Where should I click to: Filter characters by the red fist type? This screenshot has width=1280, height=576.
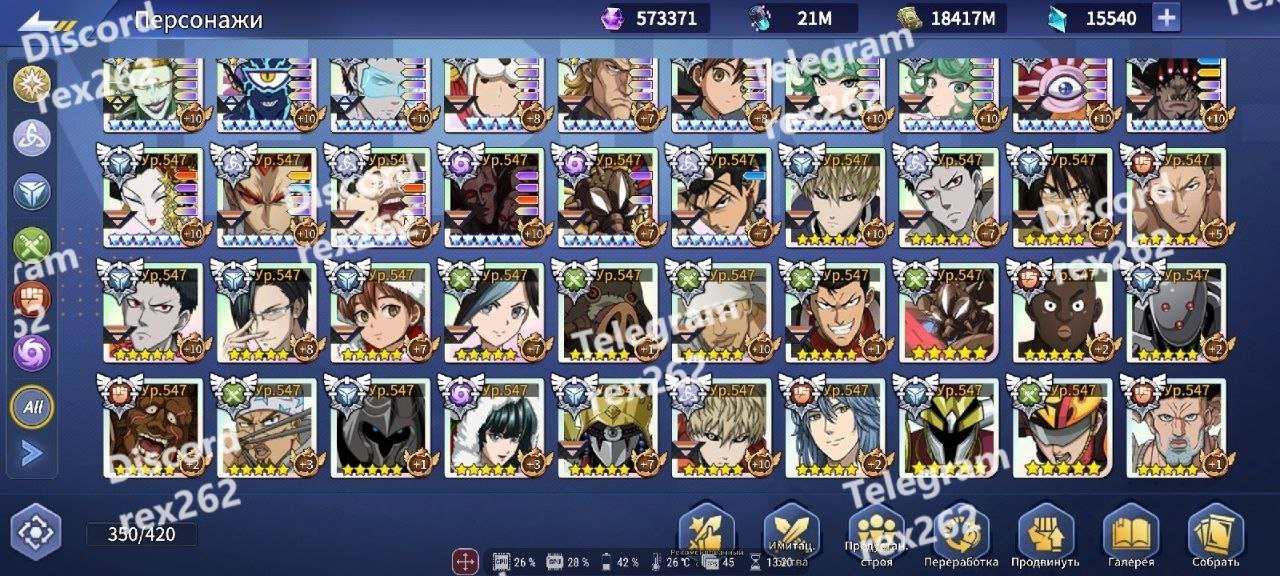click(x=31, y=299)
